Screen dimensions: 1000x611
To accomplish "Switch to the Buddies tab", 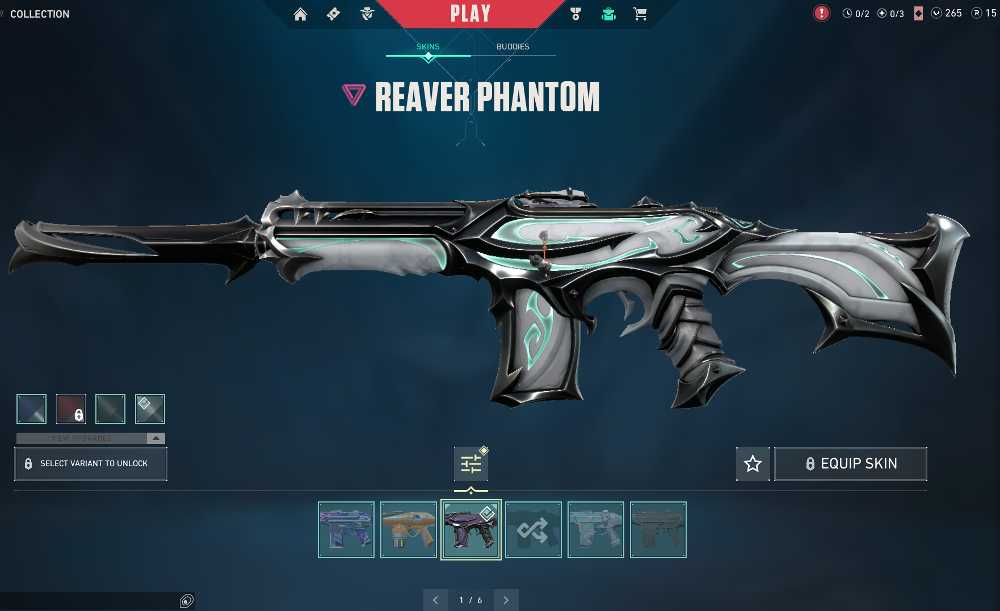I will (513, 47).
